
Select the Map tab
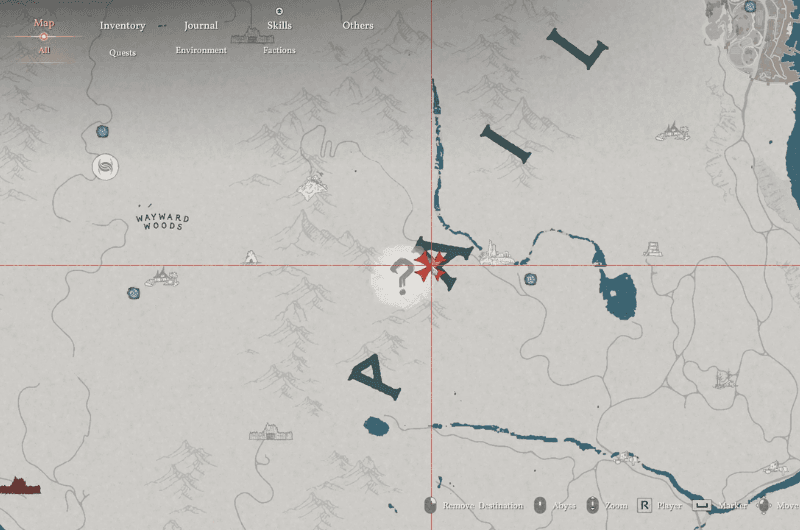click(44, 23)
